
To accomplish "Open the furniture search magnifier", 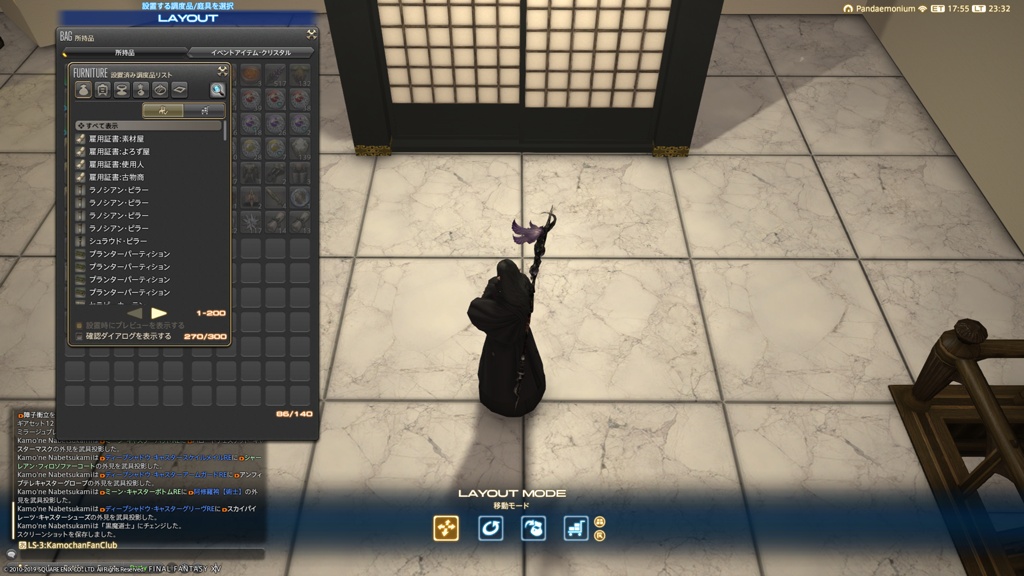I will [217, 90].
